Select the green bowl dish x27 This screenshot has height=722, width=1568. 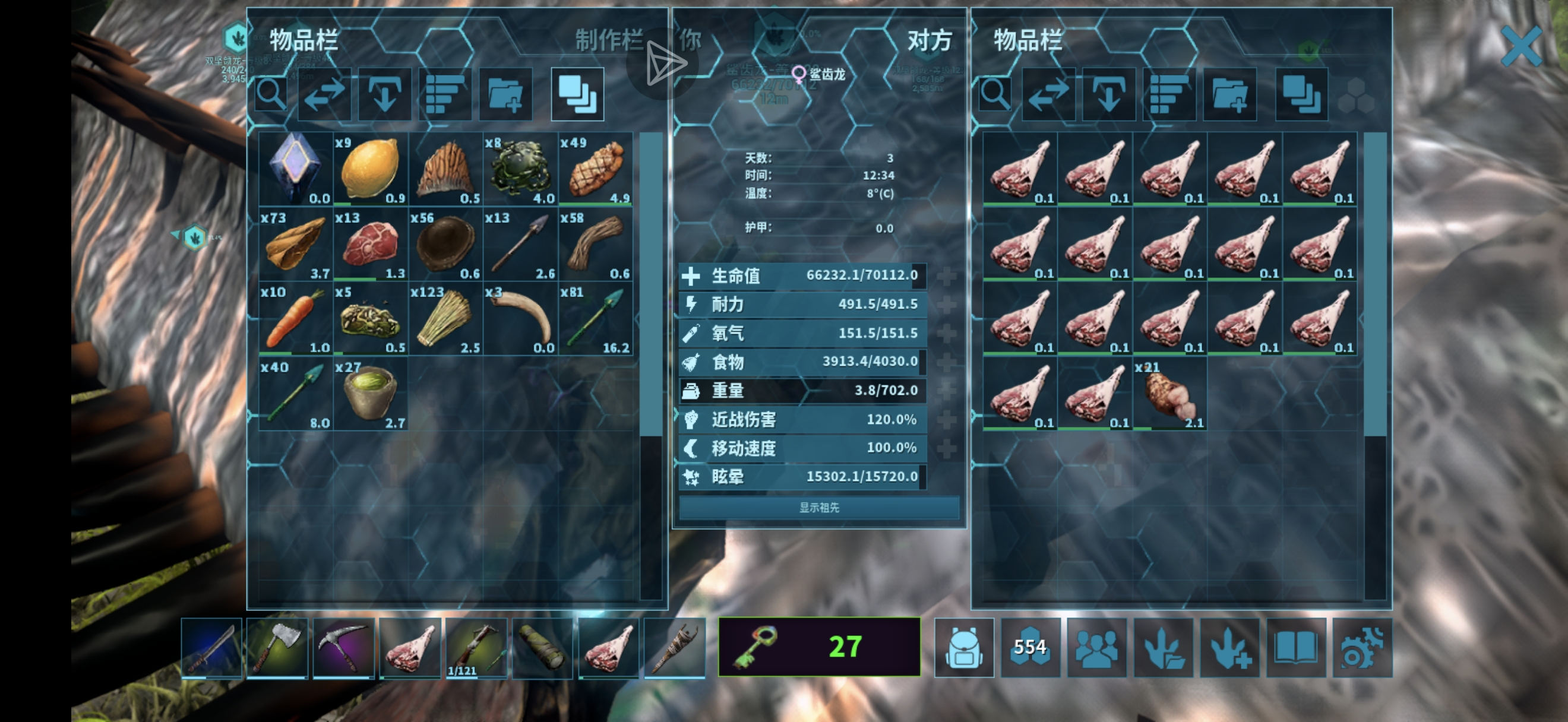coord(370,394)
